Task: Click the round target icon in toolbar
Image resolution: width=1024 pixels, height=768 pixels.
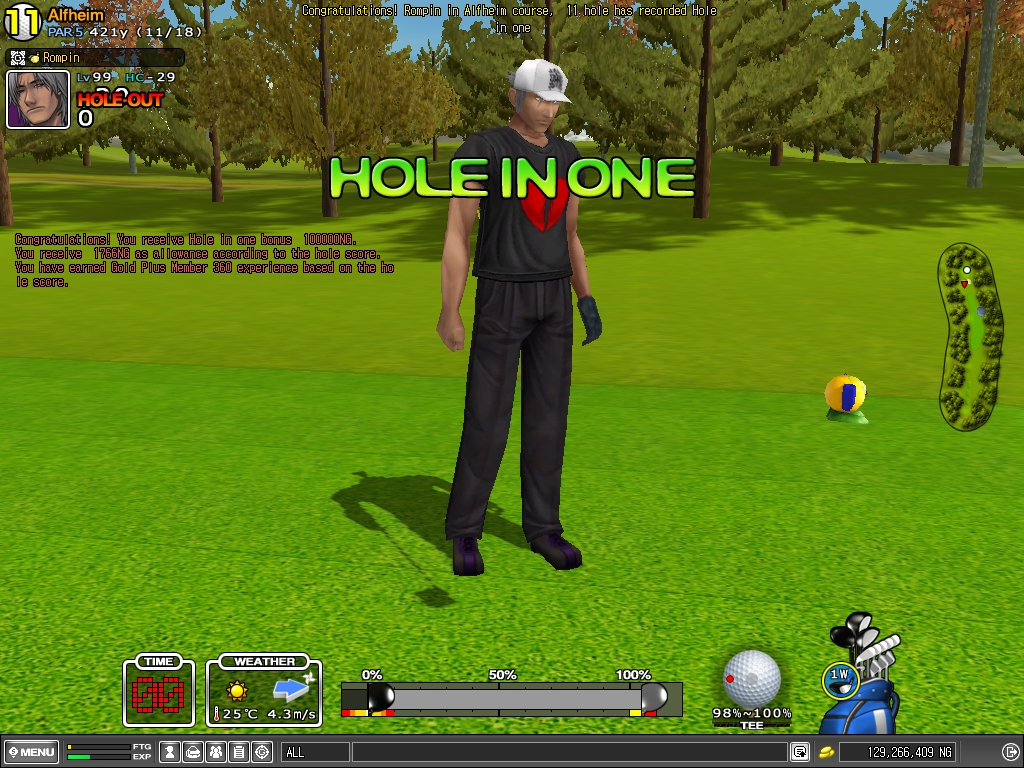Action: pyautogui.click(x=262, y=752)
